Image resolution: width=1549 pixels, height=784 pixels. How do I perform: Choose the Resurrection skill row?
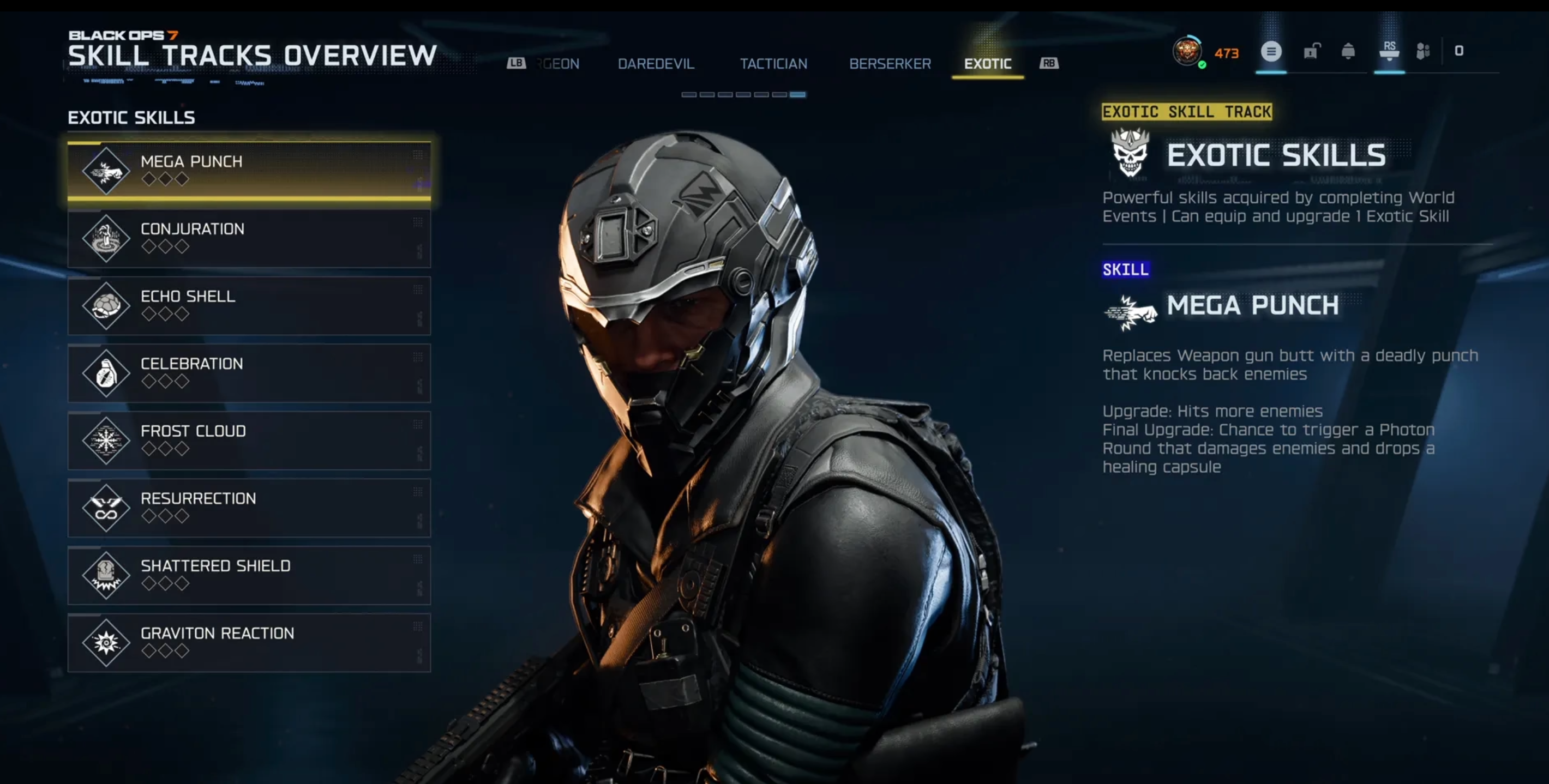249,507
